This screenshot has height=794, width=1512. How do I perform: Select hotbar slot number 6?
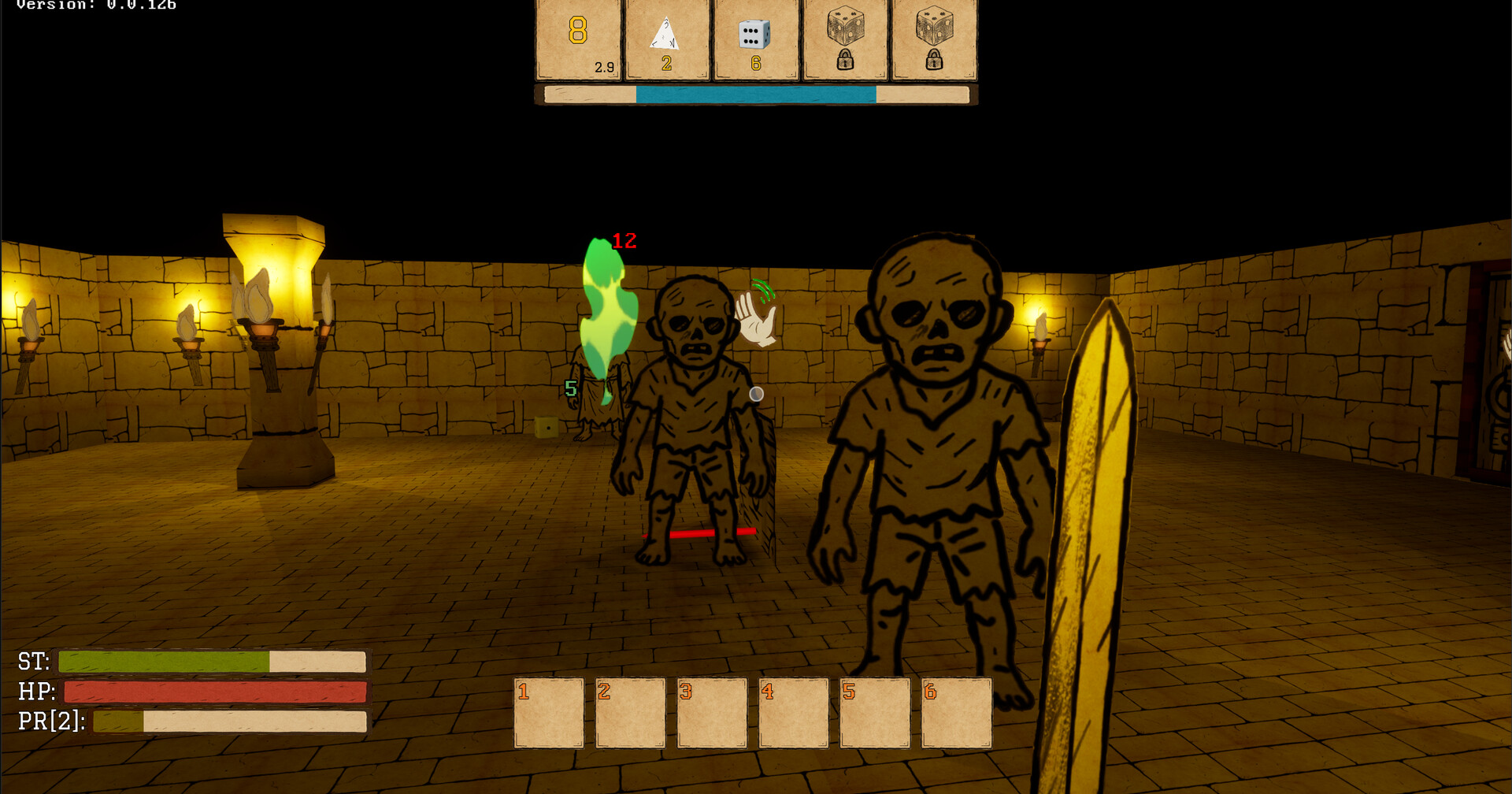click(x=956, y=713)
